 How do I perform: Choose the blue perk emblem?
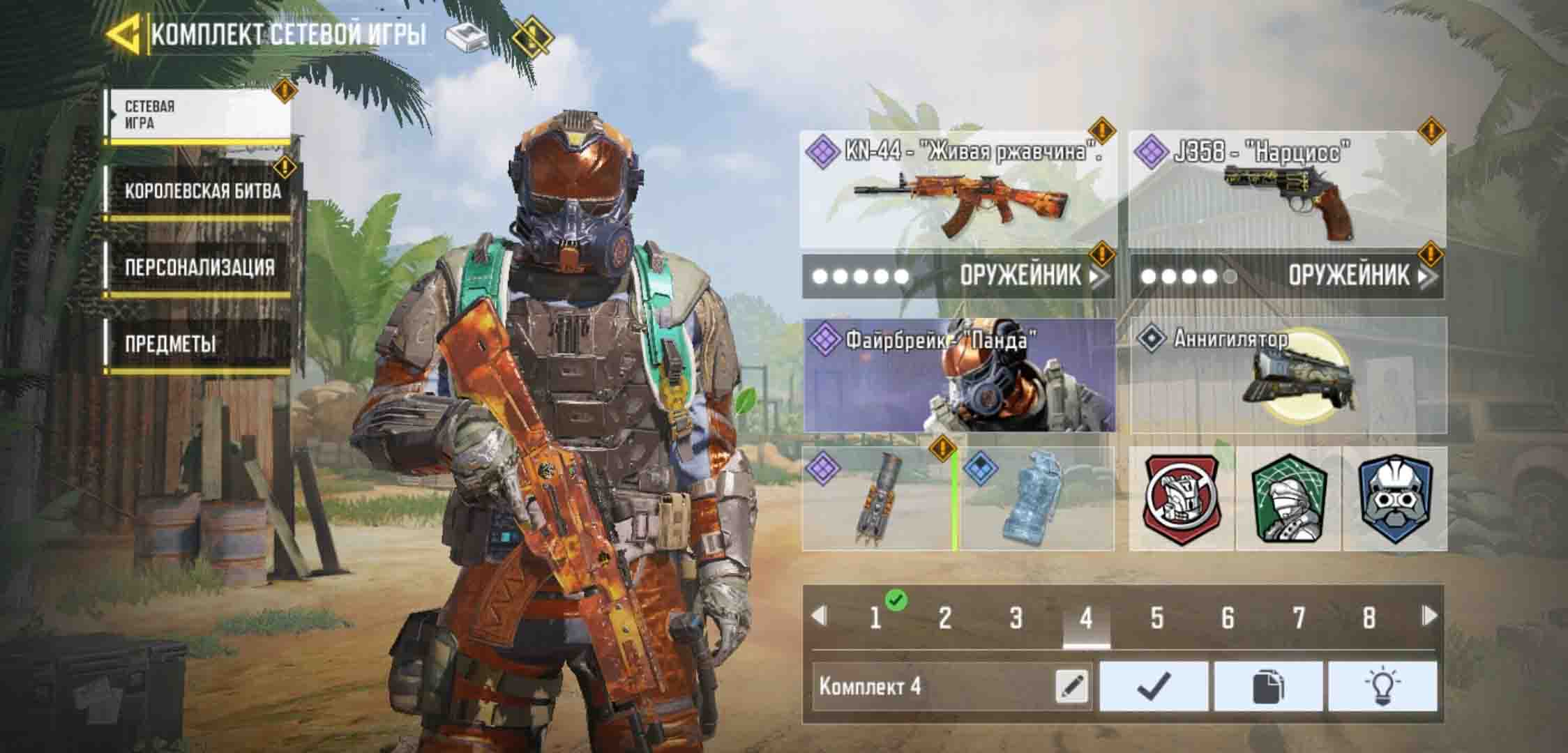[1394, 499]
